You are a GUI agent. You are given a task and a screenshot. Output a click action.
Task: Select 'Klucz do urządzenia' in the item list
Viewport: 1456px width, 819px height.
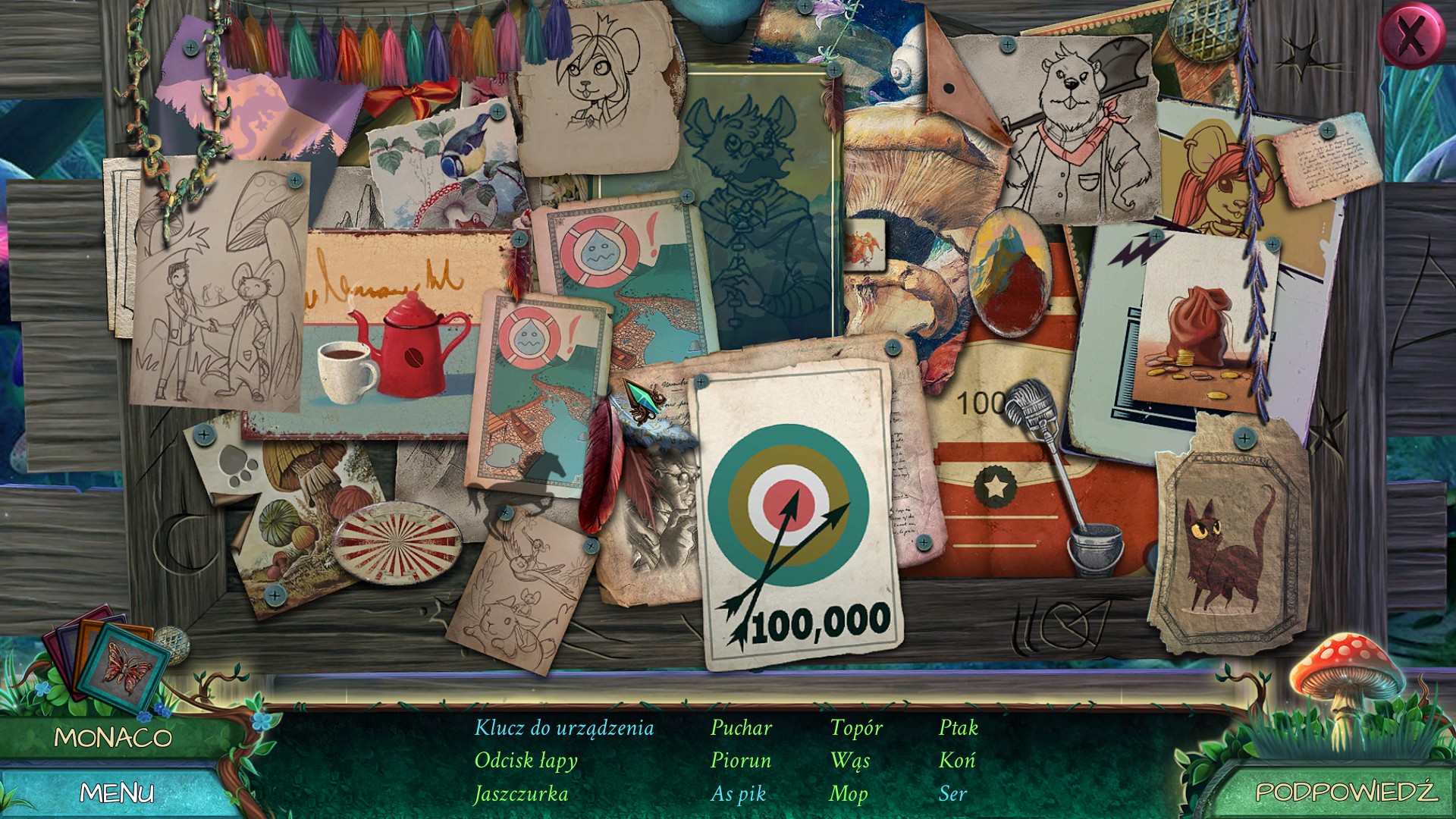coord(563,728)
